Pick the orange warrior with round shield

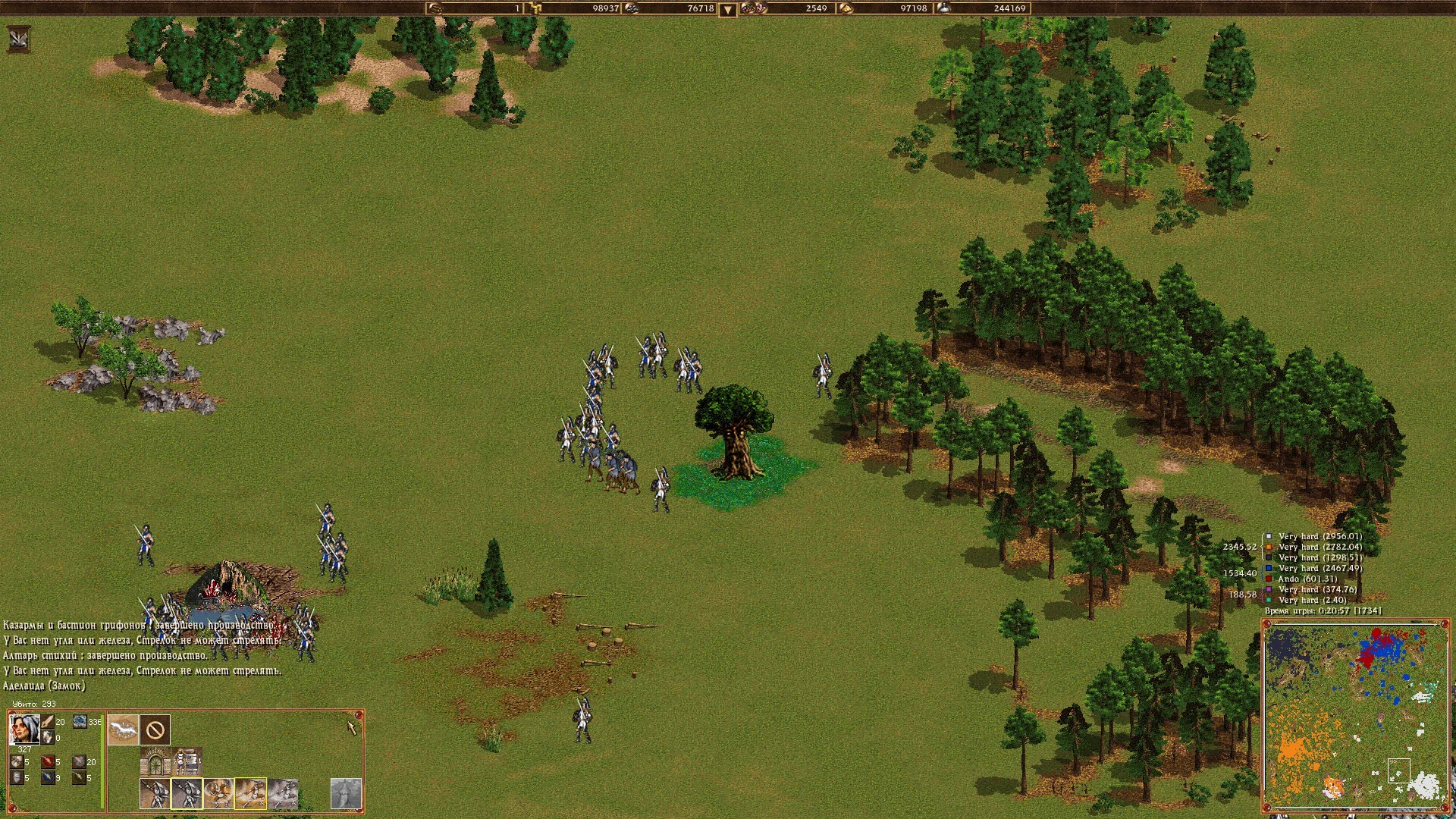(x=218, y=794)
